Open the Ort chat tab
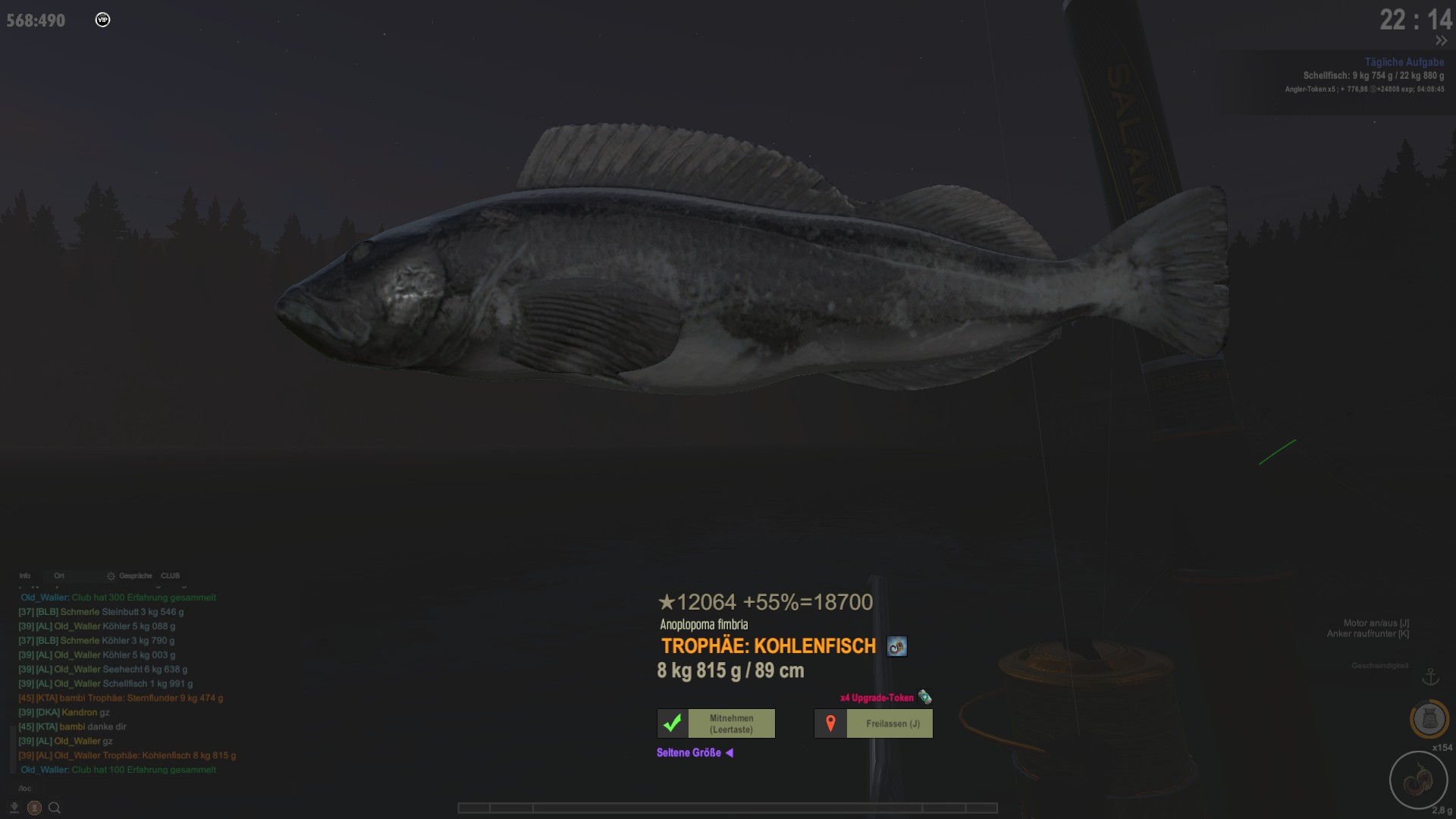 coord(59,576)
